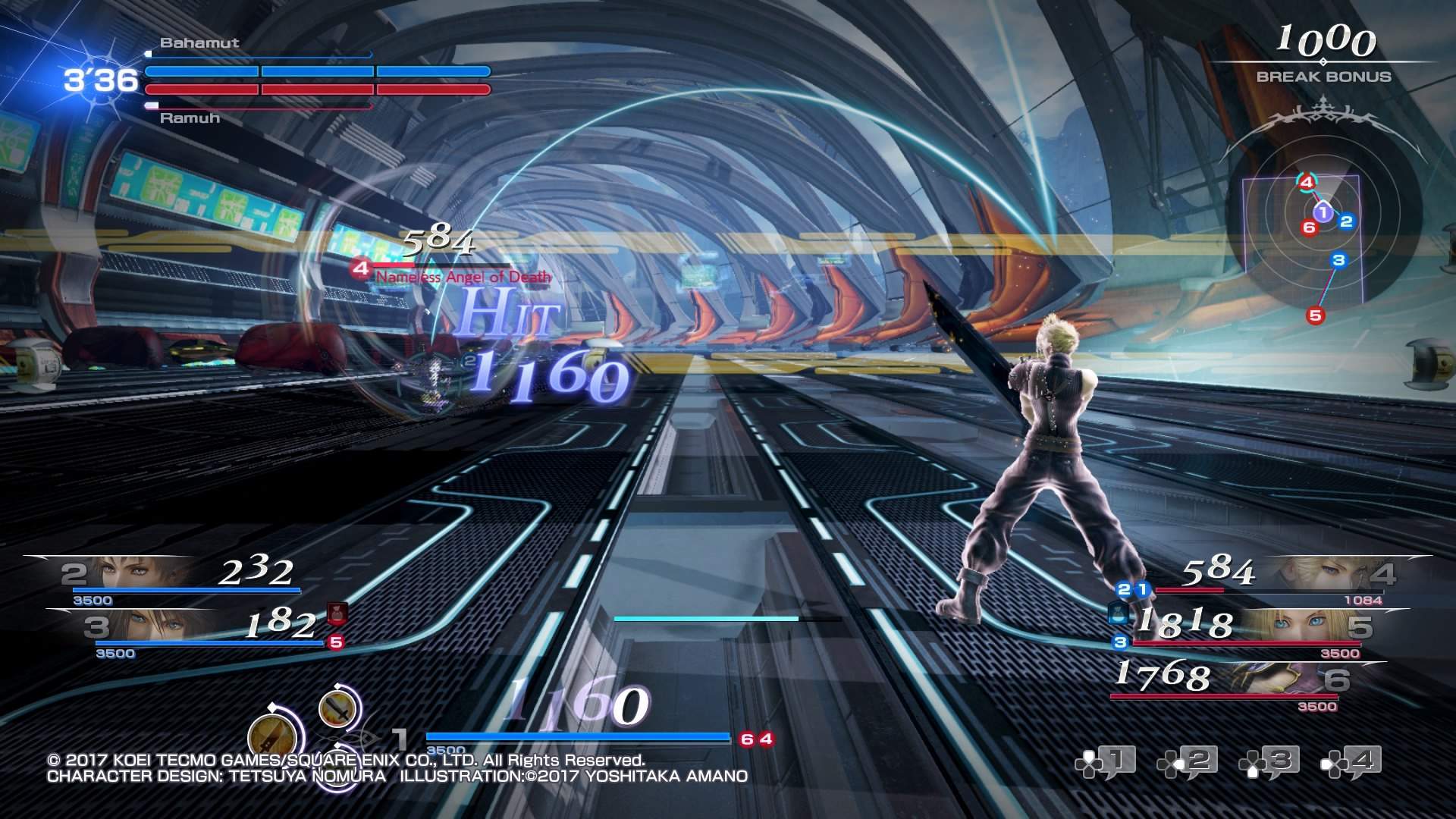Screen dimensions: 1456x819
Task: Click the circular radar minimap
Action: 1323,237
